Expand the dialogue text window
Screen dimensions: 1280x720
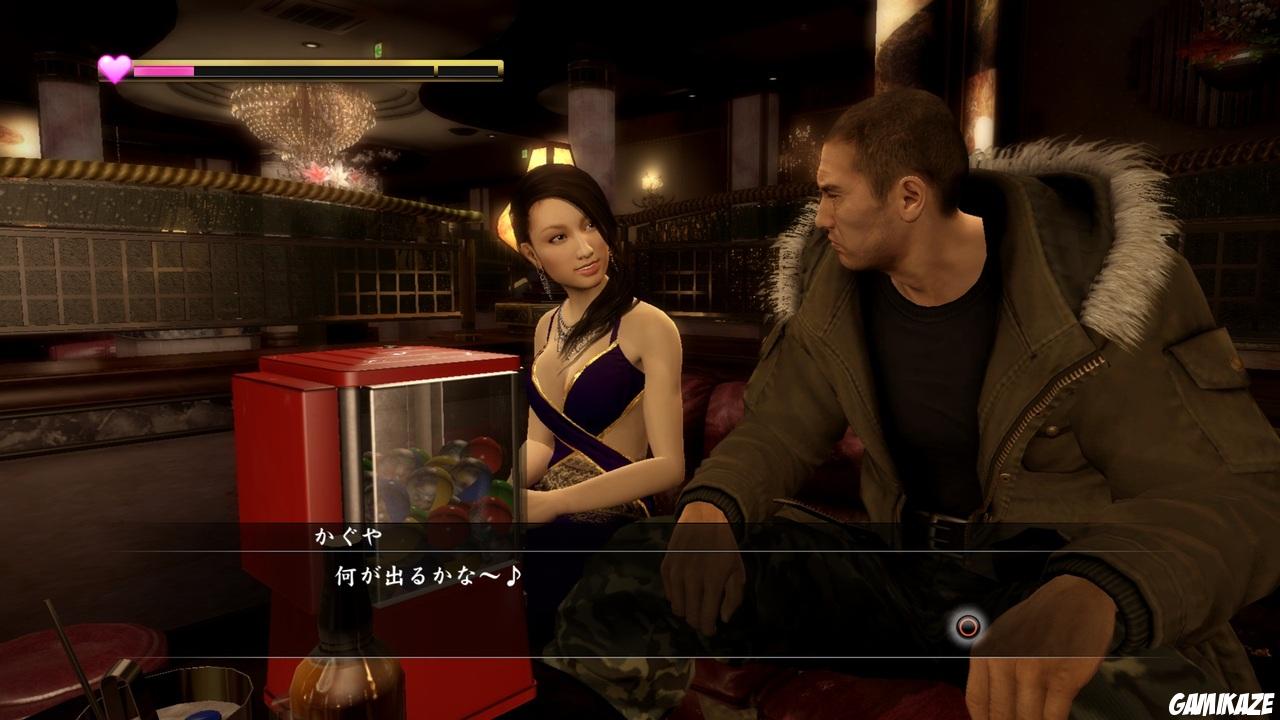(640, 578)
